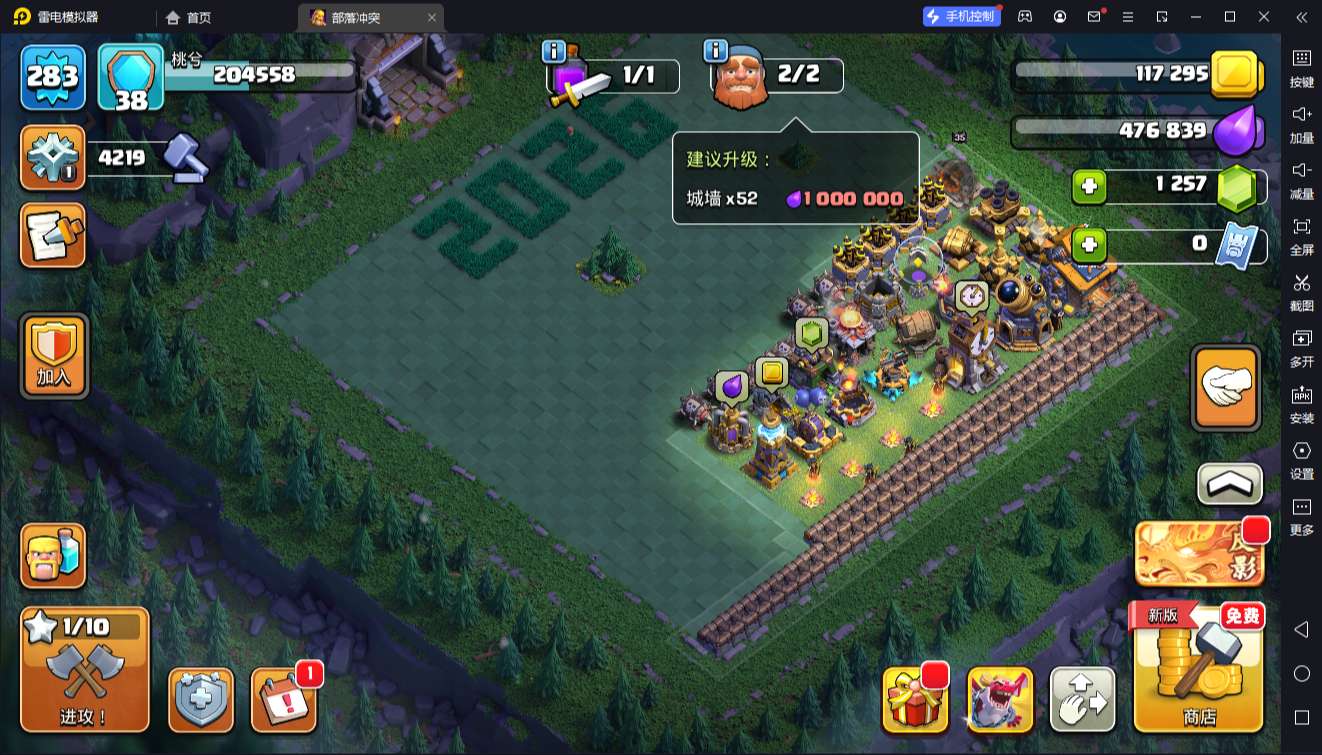Open the shield defense log button

201,699
